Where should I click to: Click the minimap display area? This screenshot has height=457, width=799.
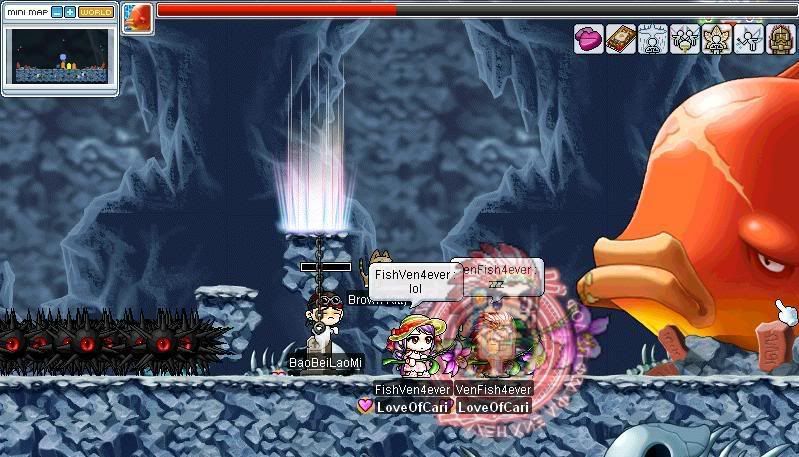(60, 56)
